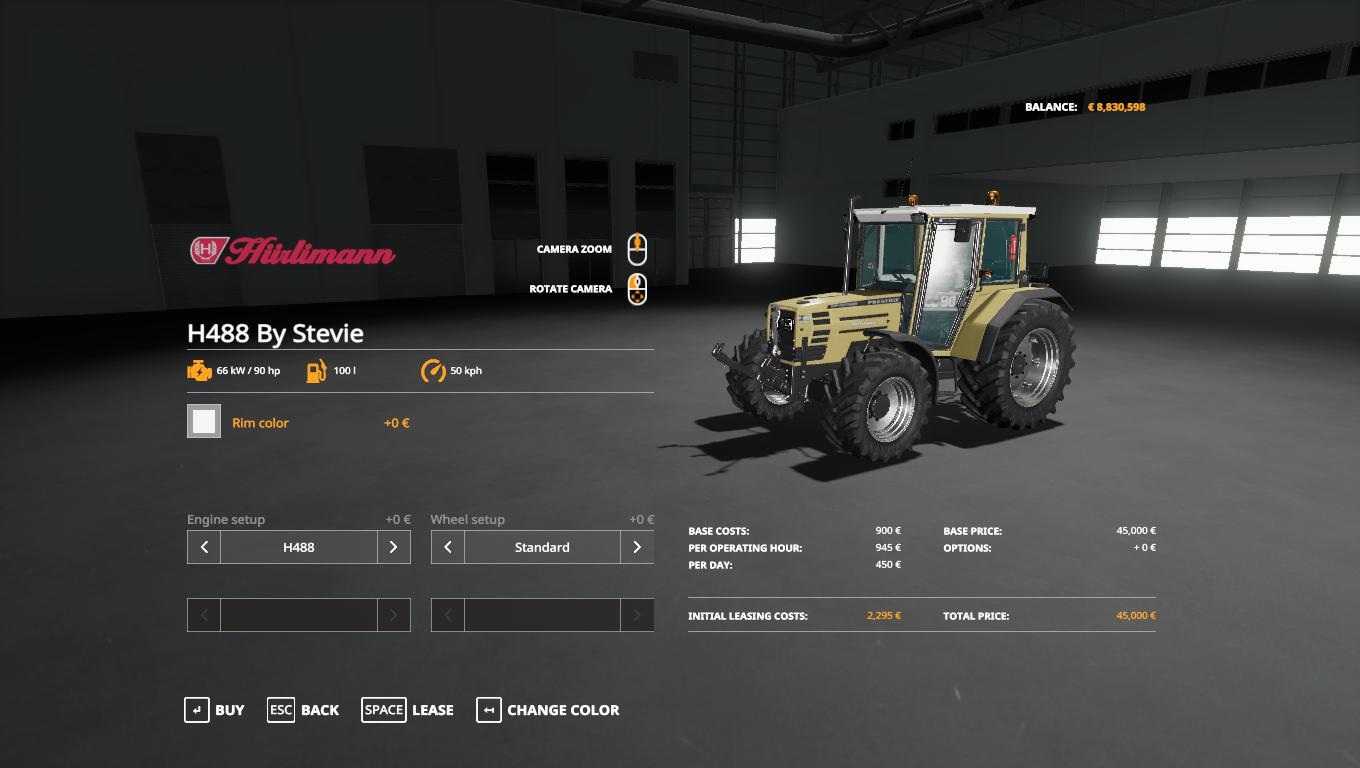Switch to the next Wheel setup

637,547
